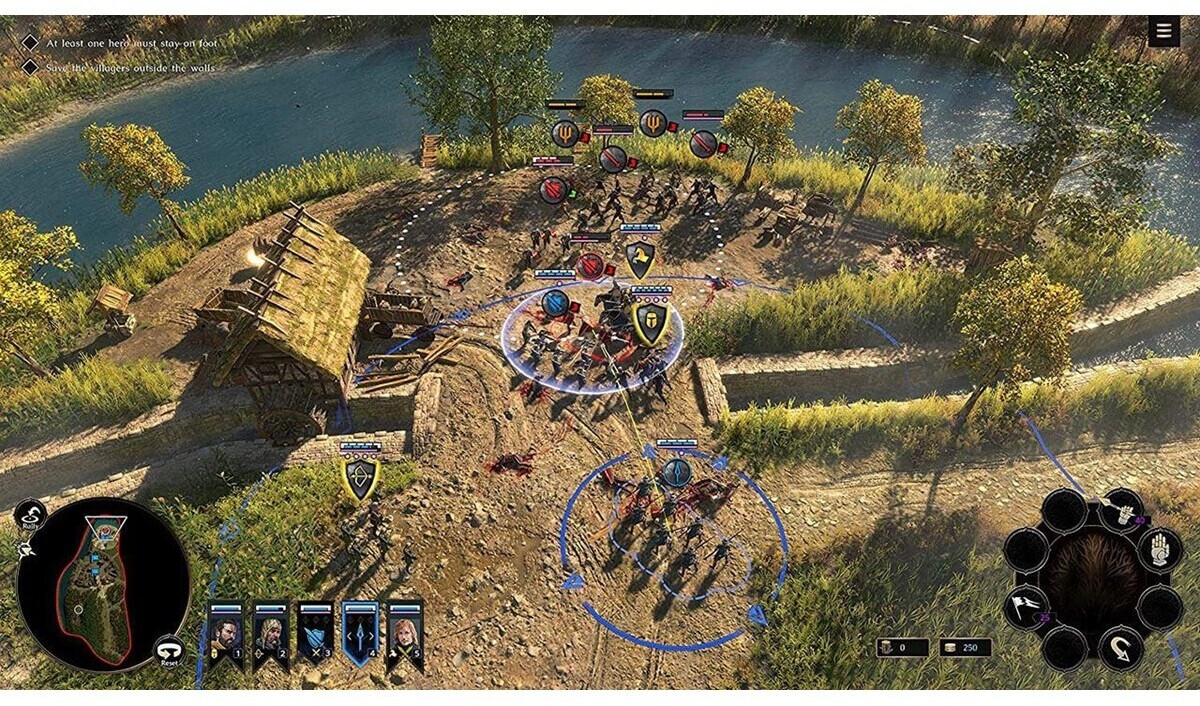Click the Rally button beside the minimap
This screenshot has width=1200, height=706.
coord(31,516)
